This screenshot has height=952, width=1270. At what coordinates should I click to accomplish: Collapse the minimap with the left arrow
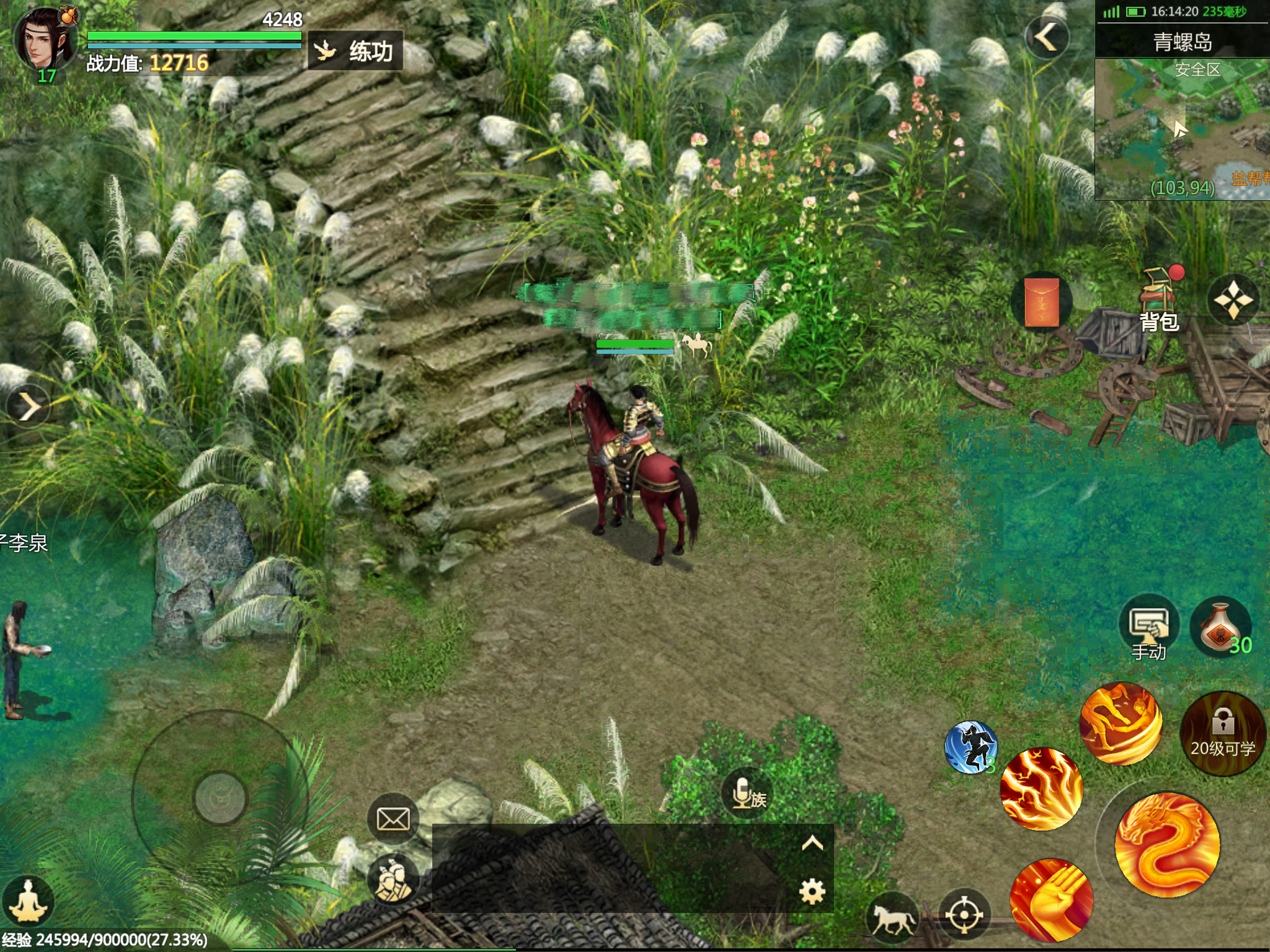coord(1047,37)
